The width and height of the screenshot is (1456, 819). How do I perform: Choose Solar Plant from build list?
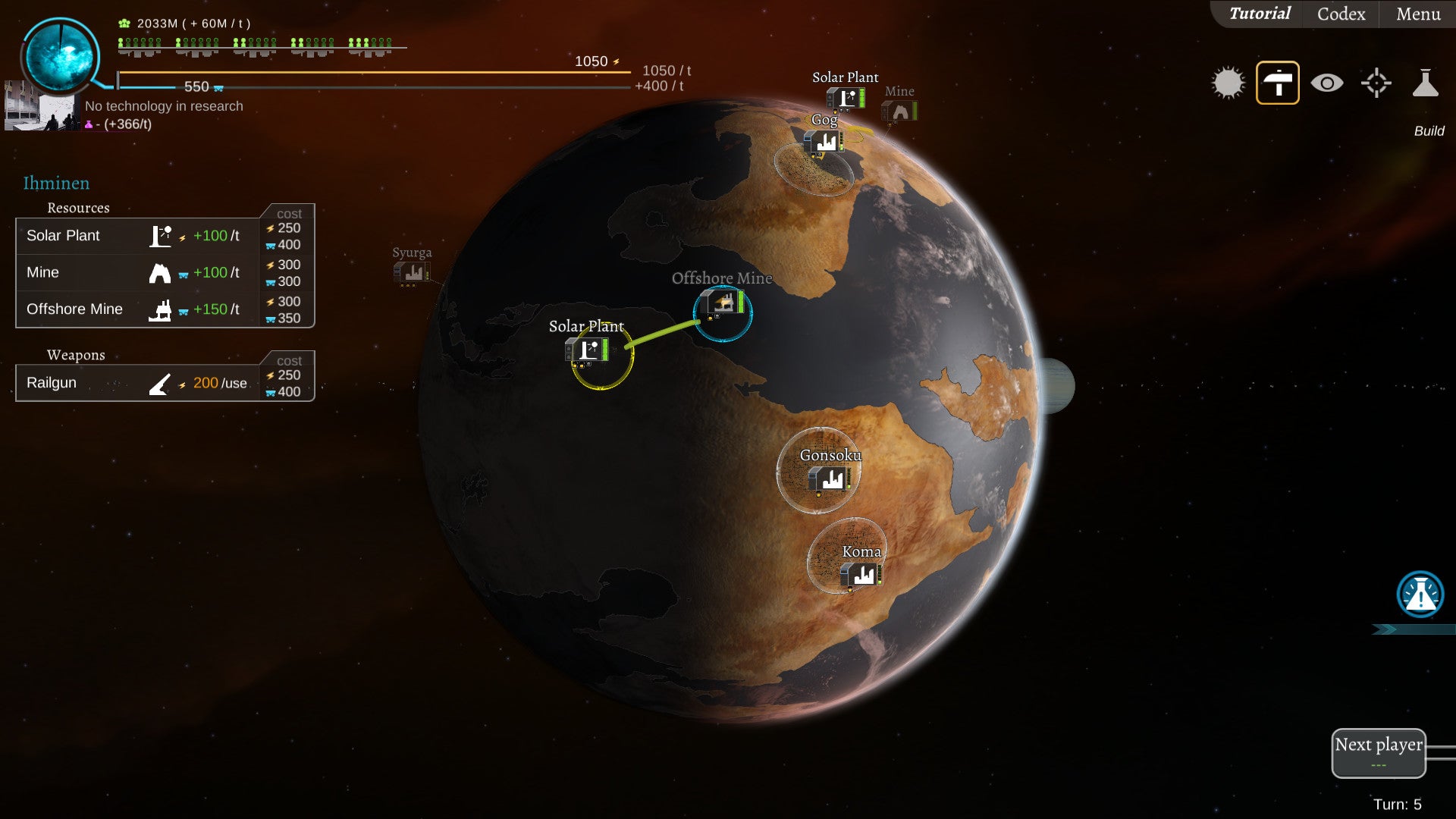click(136, 236)
